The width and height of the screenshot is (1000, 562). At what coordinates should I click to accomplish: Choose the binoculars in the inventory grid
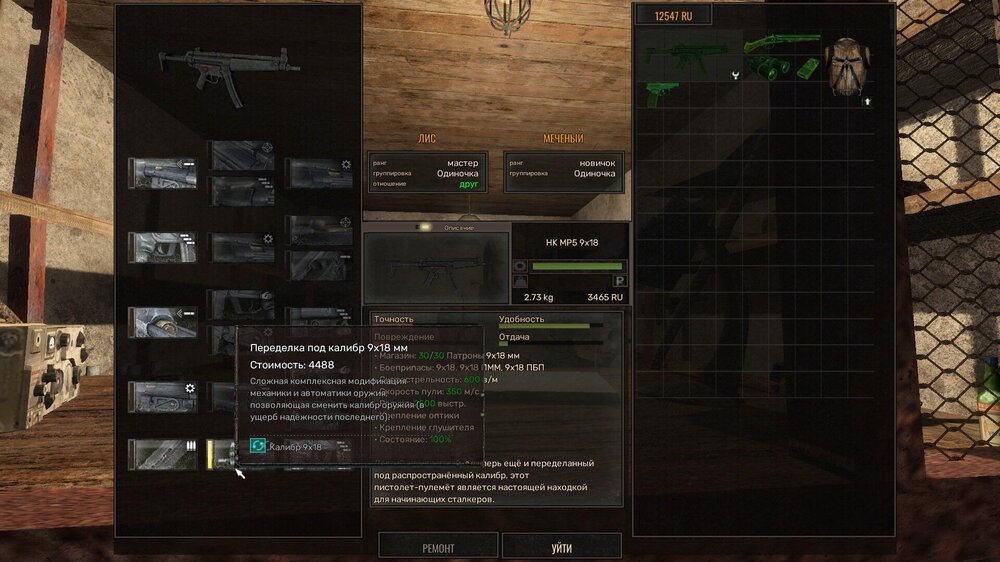point(768,69)
